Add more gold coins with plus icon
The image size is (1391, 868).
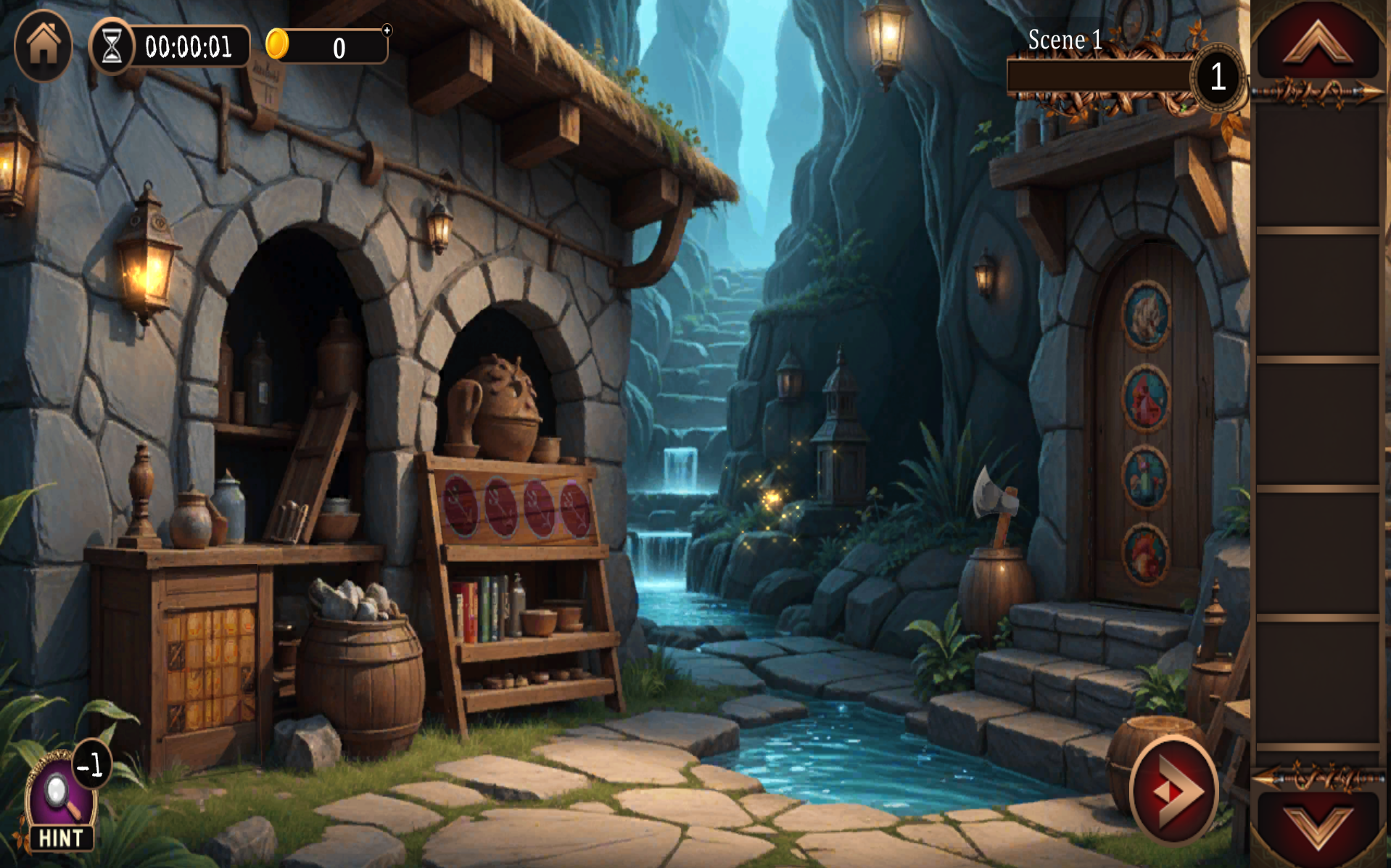[x=387, y=30]
